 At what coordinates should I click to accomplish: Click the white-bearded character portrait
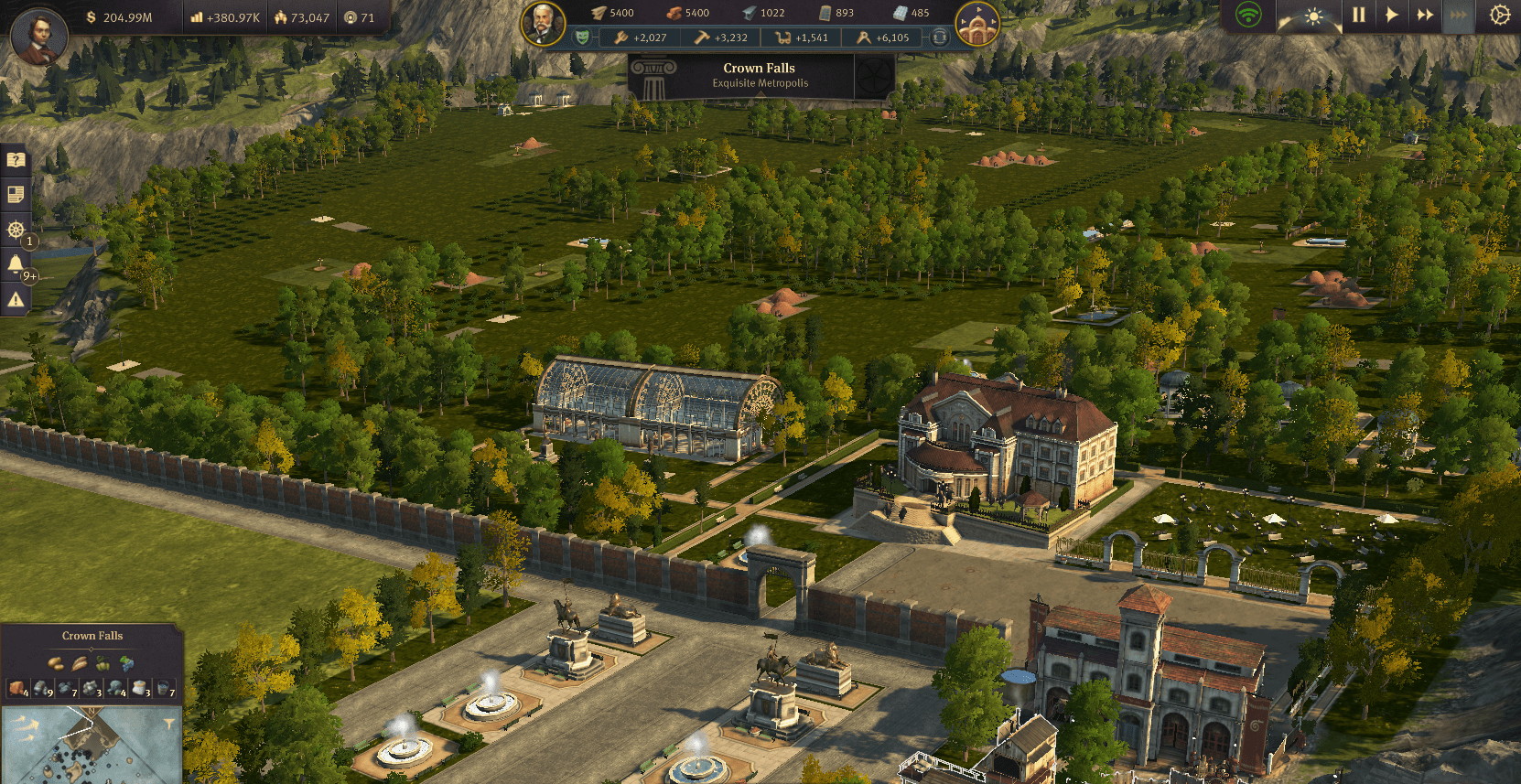pos(543,23)
